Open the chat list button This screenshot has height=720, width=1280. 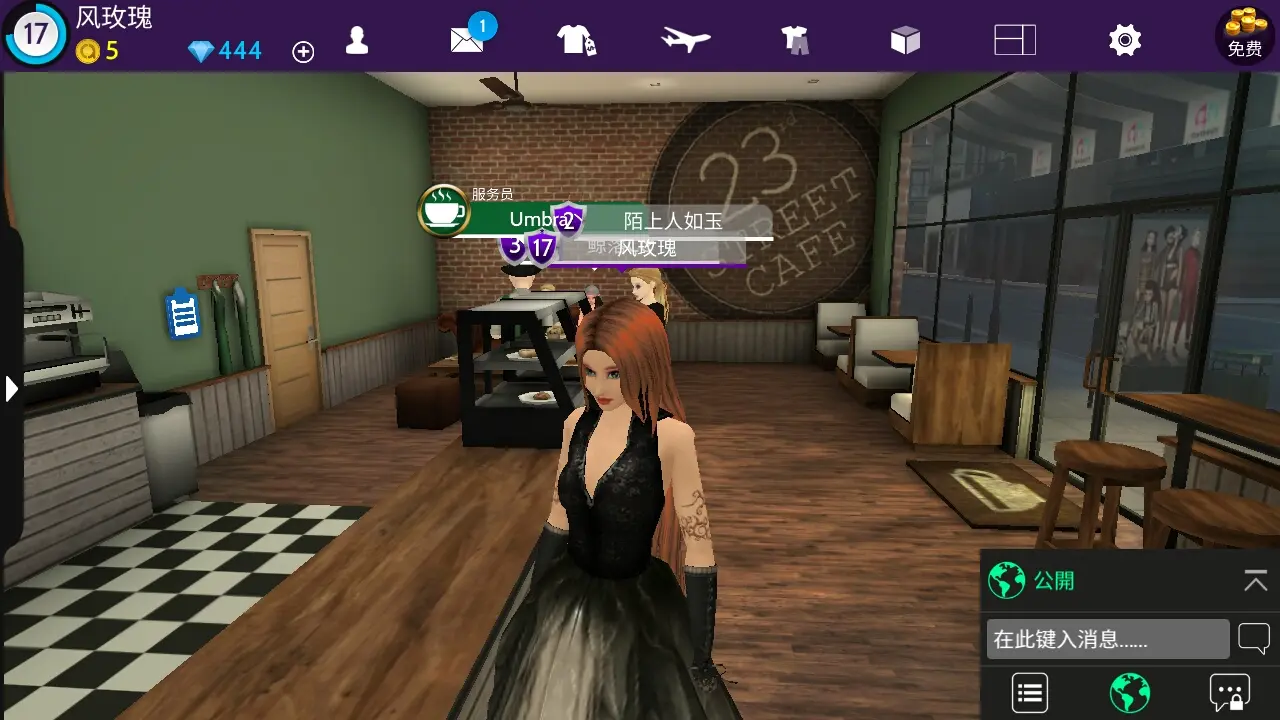coord(1030,692)
